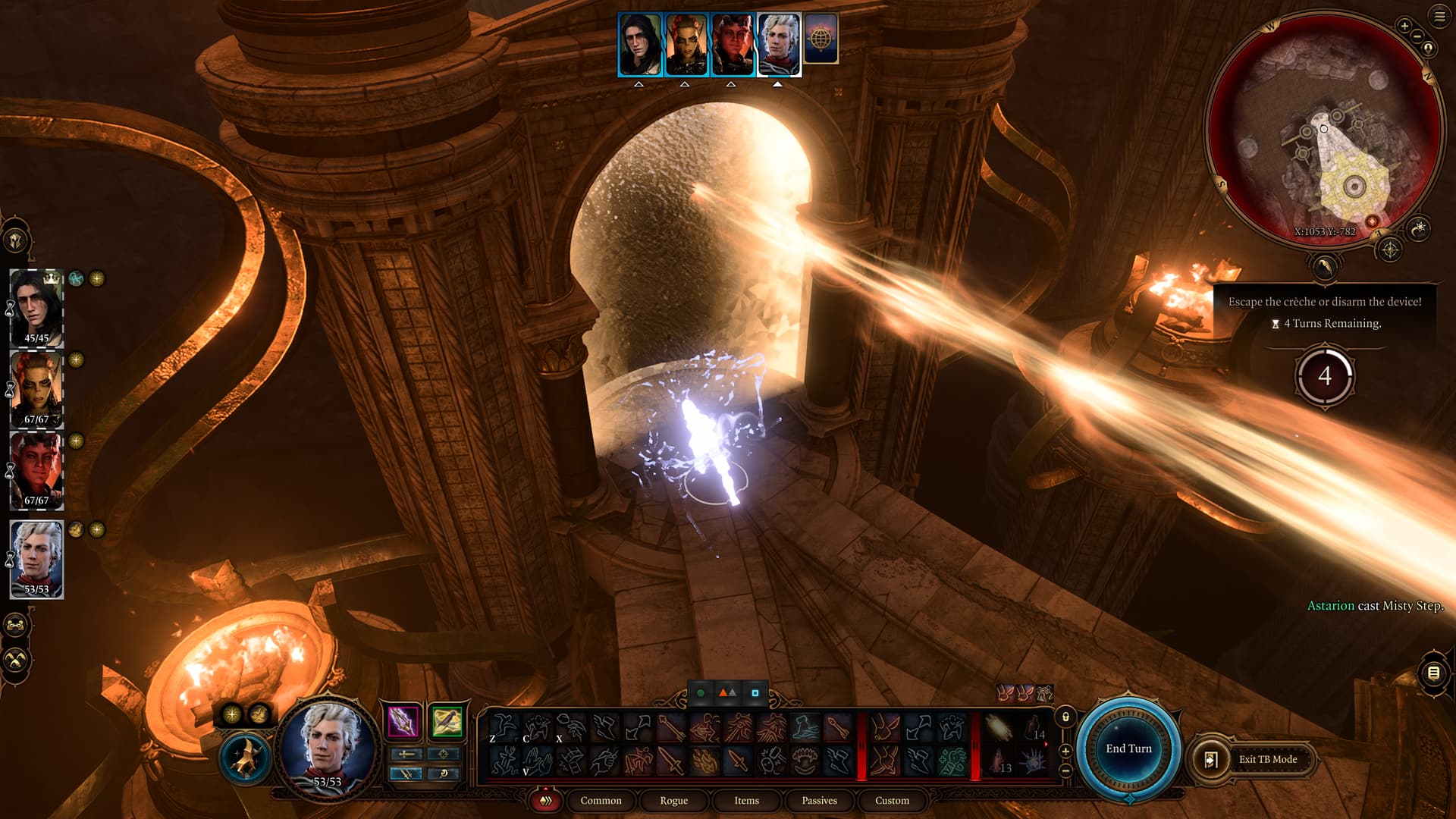Select Astarion's portrait in the party list
This screenshot has height=819, width=1456.
(x=36, y=559)
